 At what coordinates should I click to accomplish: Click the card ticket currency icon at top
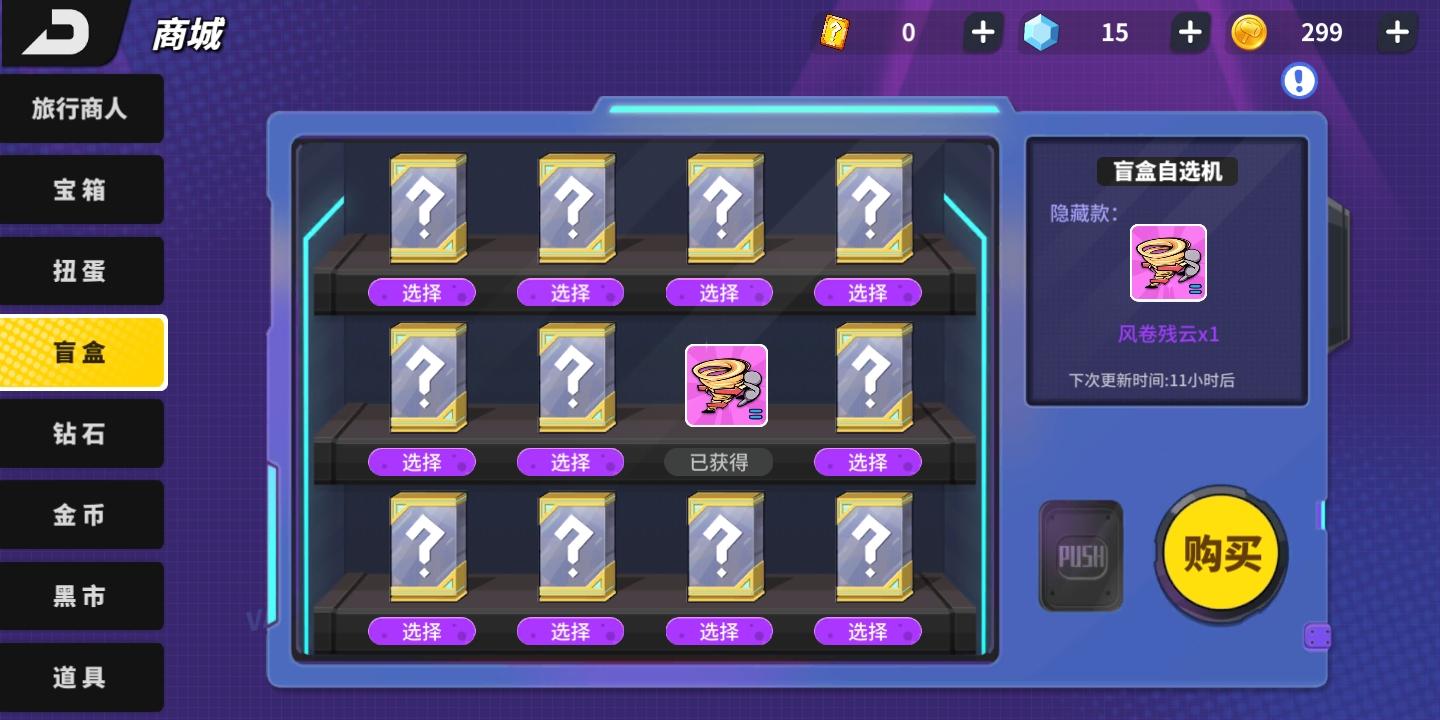pos(836,32)
